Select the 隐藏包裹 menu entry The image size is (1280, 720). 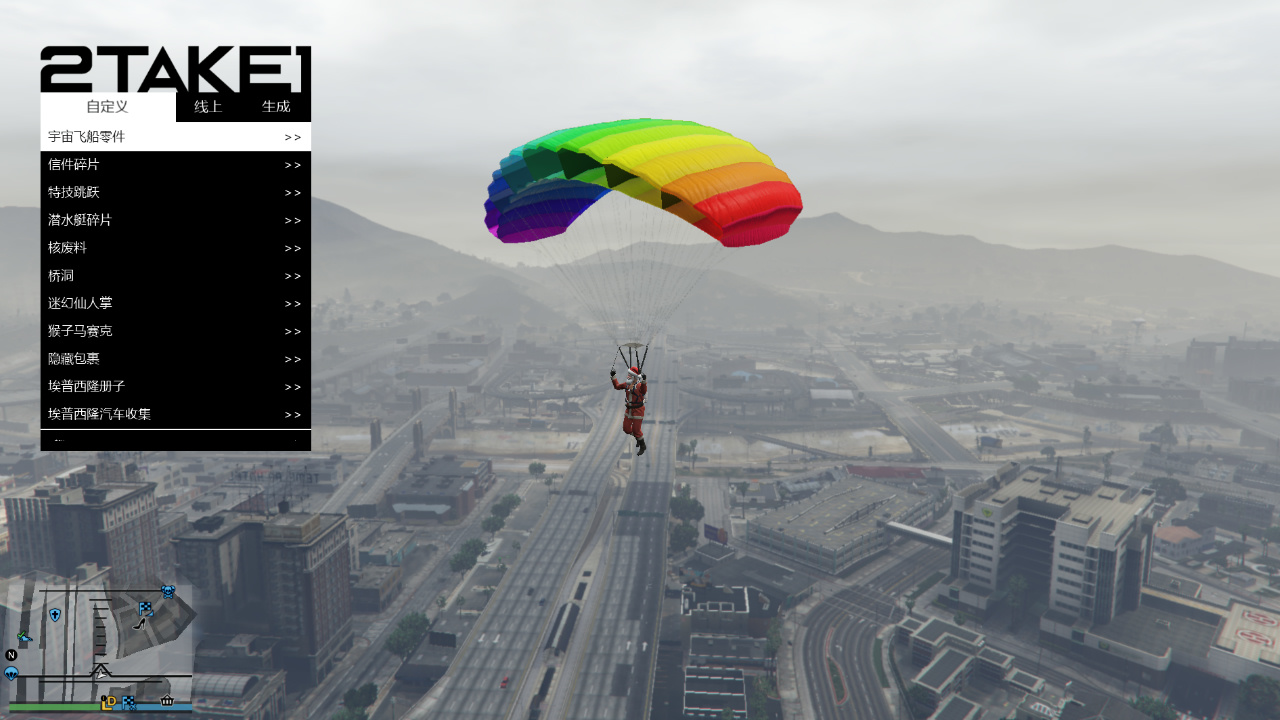175,359
